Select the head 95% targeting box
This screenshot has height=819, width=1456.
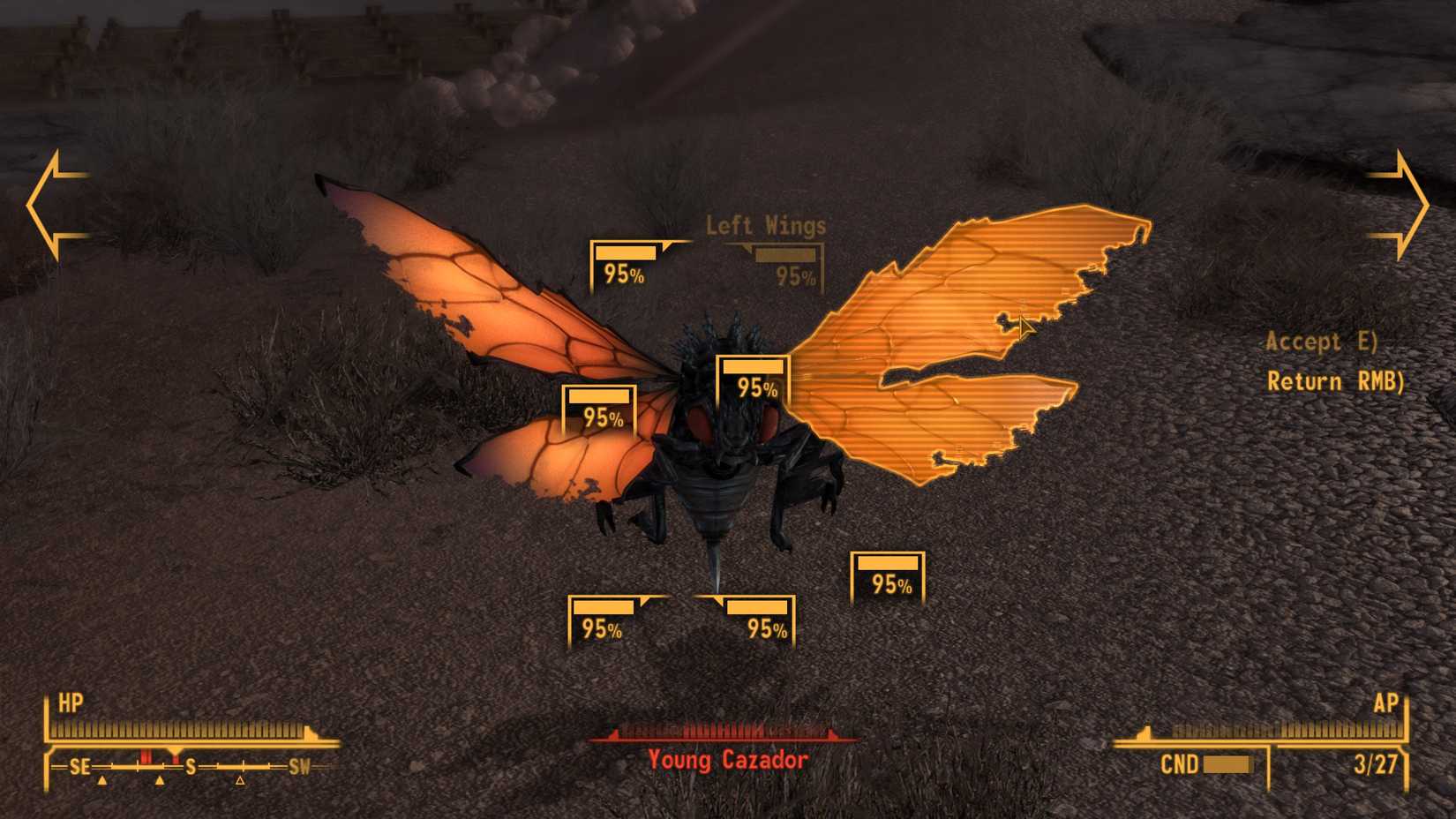[x=754, y=375]
